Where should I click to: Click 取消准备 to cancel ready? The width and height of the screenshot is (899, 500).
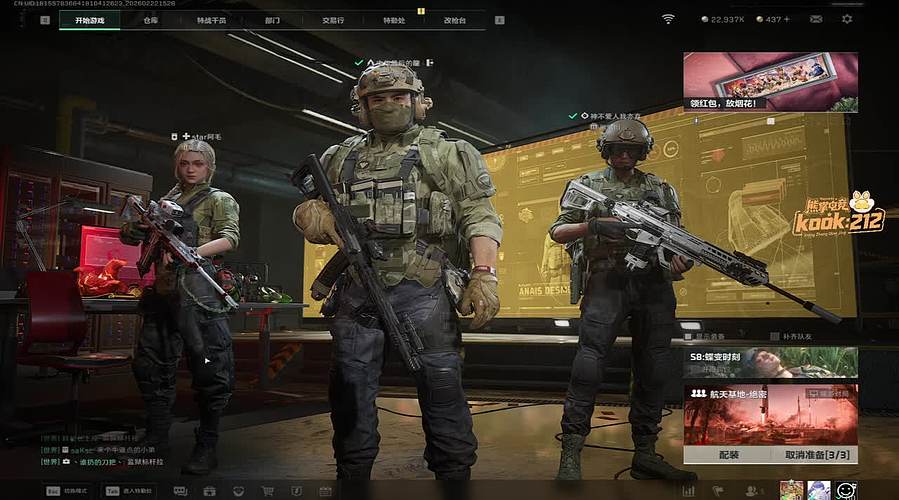click(x=815, y=455)
